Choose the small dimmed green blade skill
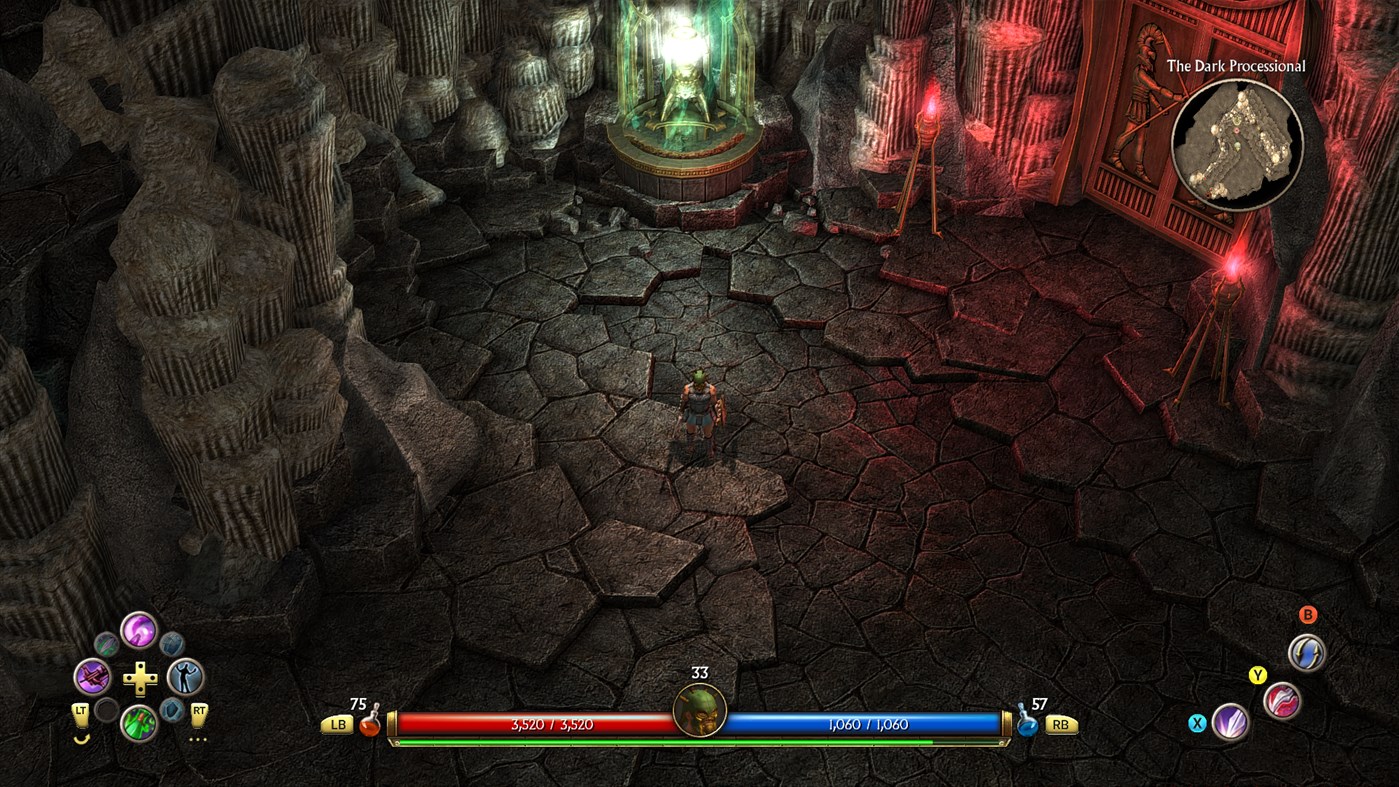Viewport: 1399px width, 787px height. coord(106,644)
